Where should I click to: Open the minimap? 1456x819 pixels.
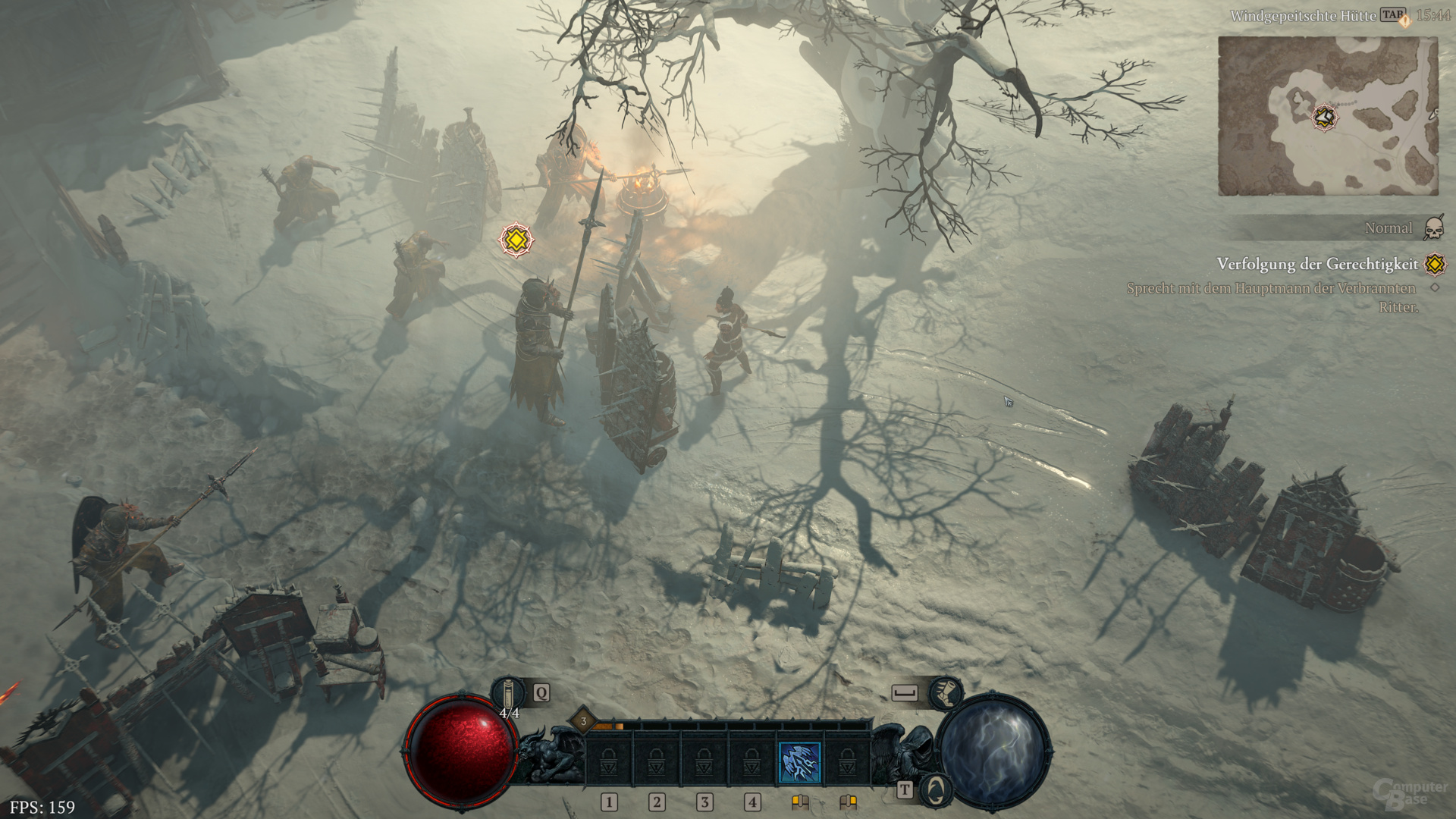[x=1328, y=116]
